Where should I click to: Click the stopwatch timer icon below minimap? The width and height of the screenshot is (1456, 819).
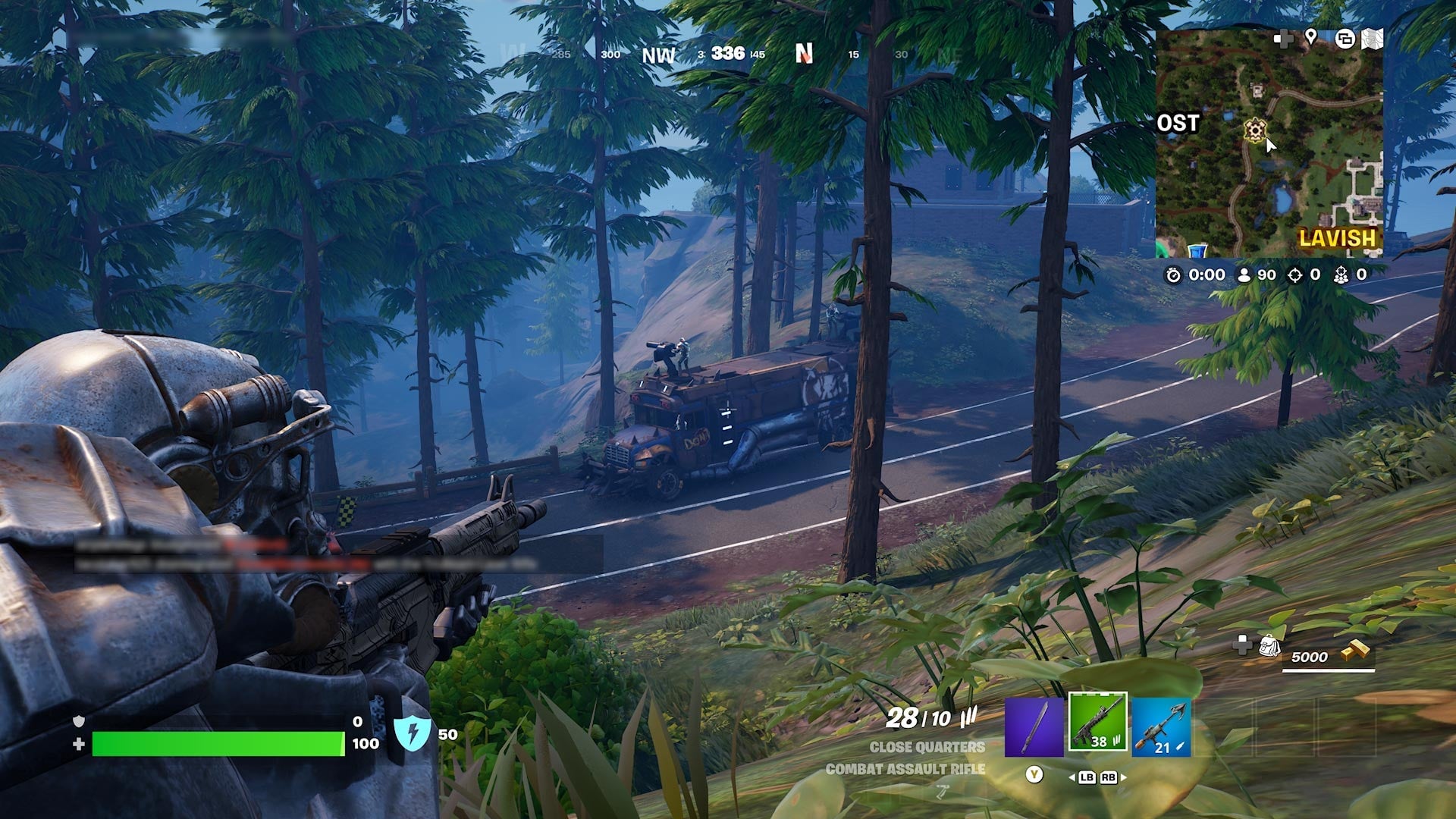click(1175, 275)
